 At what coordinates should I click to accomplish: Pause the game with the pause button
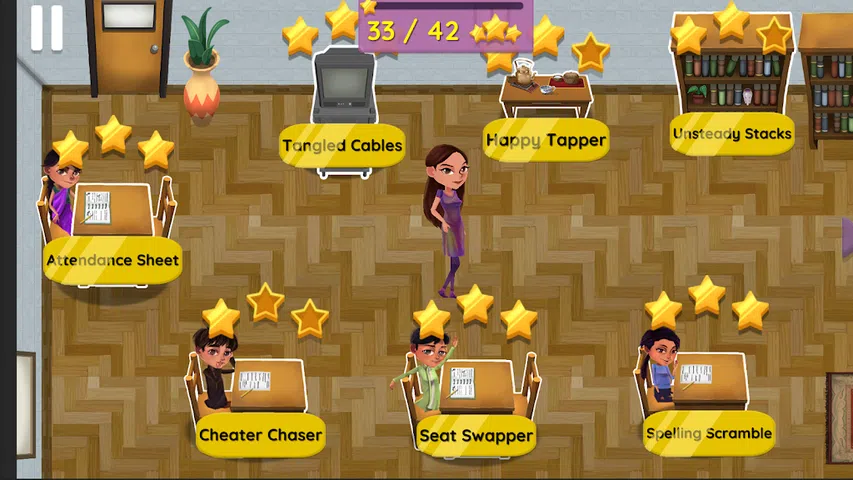(46, 27)
